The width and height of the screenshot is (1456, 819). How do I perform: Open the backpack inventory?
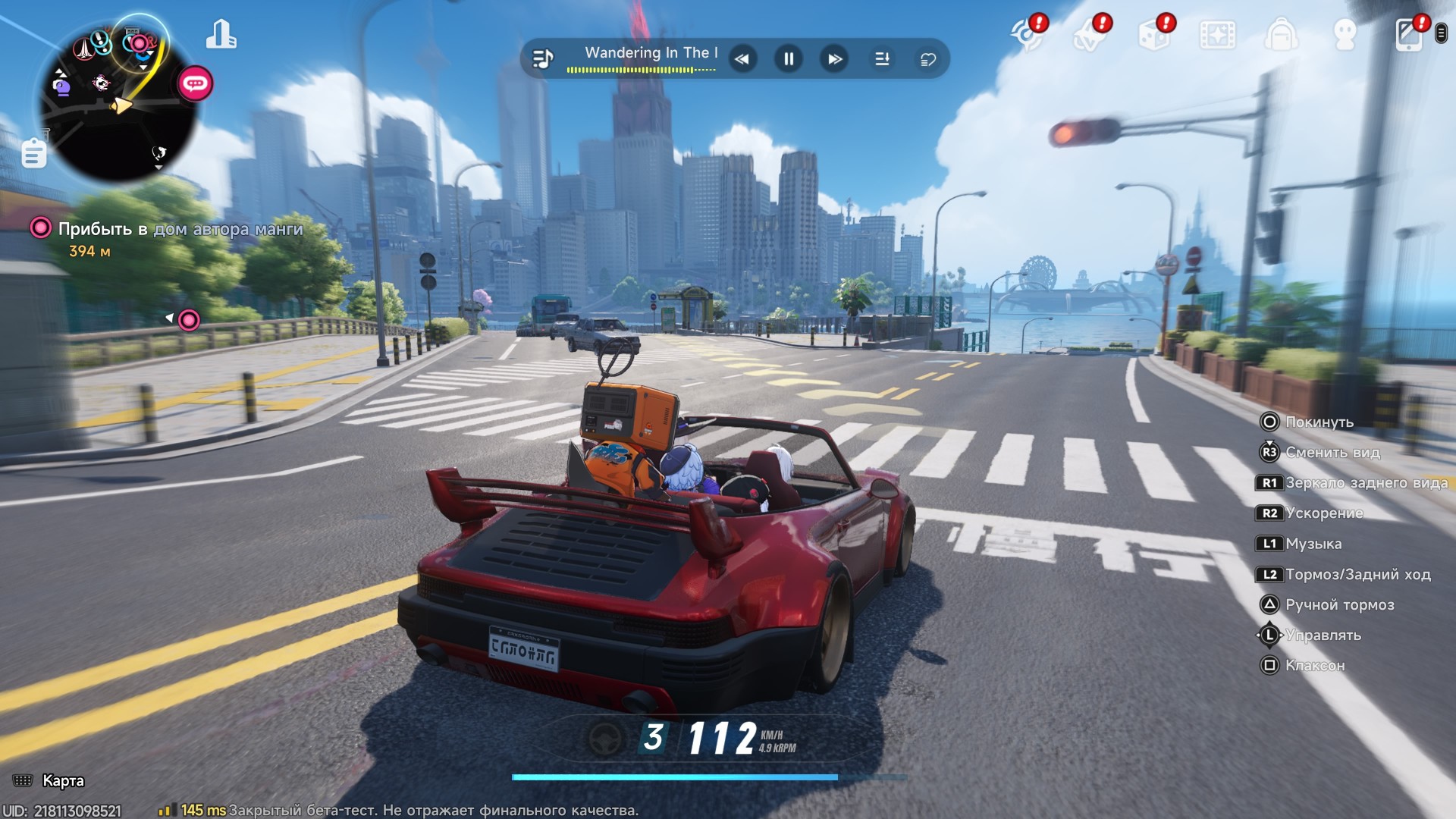click(x=1281, y=35)
